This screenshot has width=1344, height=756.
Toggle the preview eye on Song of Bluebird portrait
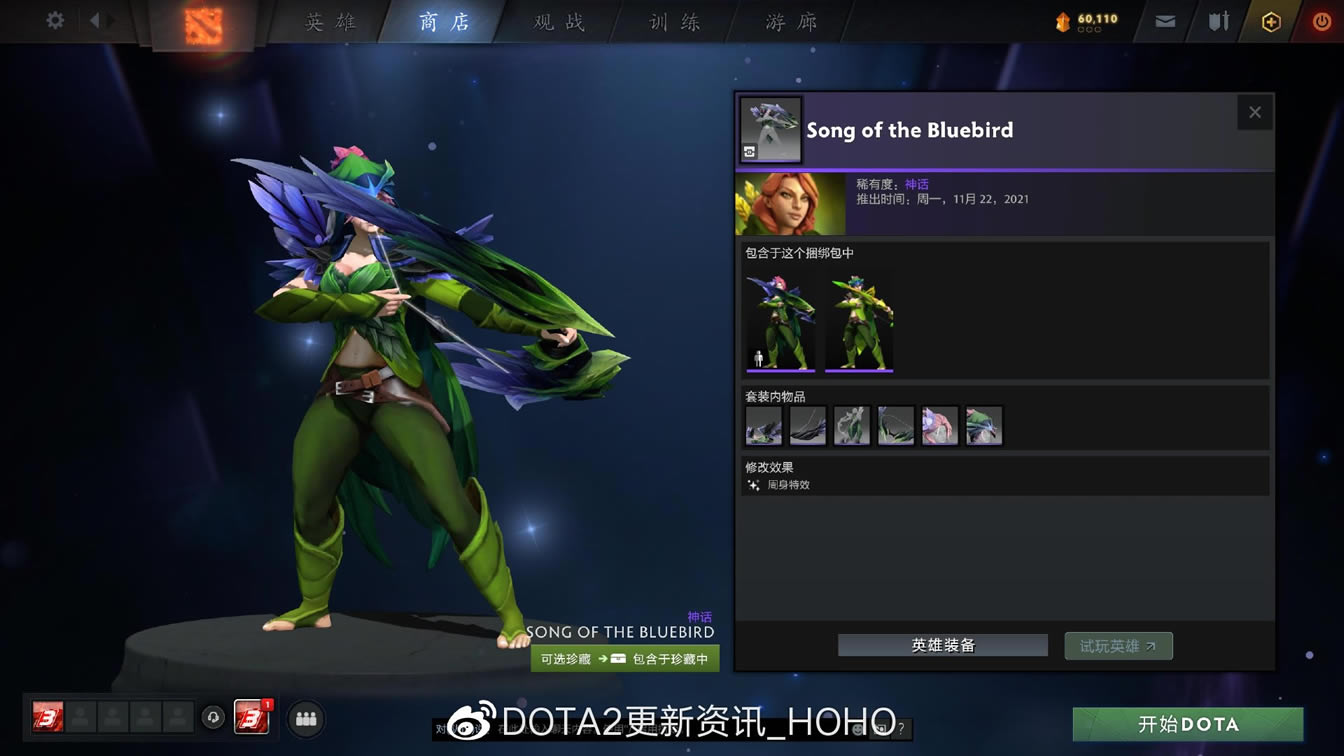748,152
